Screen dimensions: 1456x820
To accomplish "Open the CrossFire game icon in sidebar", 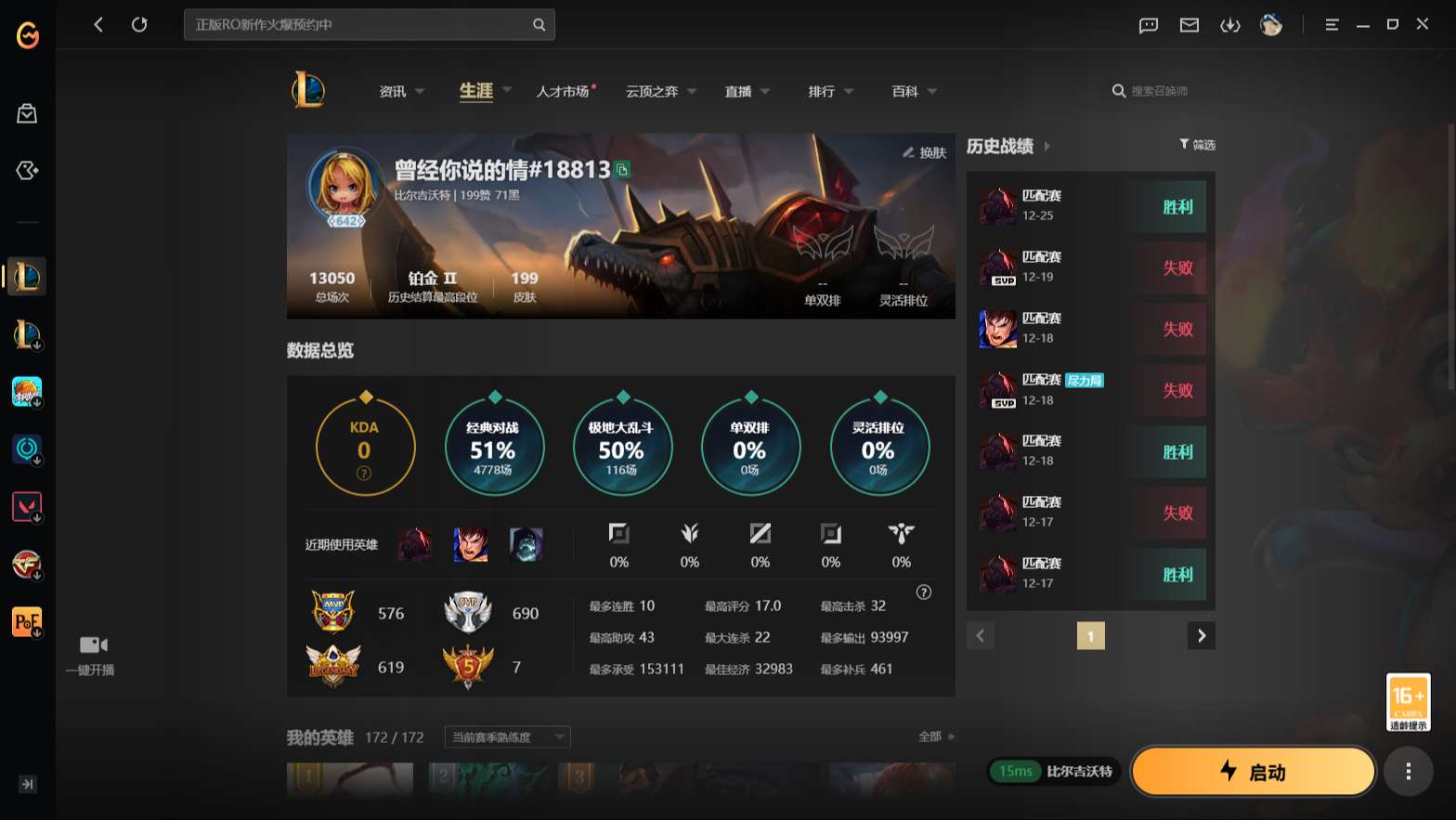I will point(25,564).
